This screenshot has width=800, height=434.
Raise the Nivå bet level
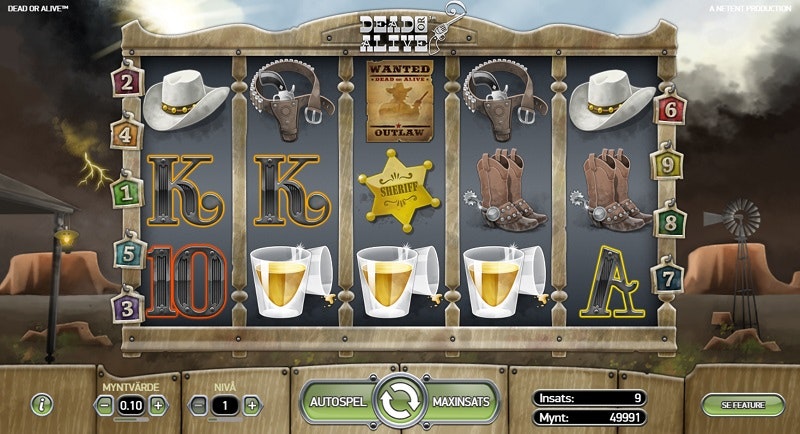pos(251,405)
